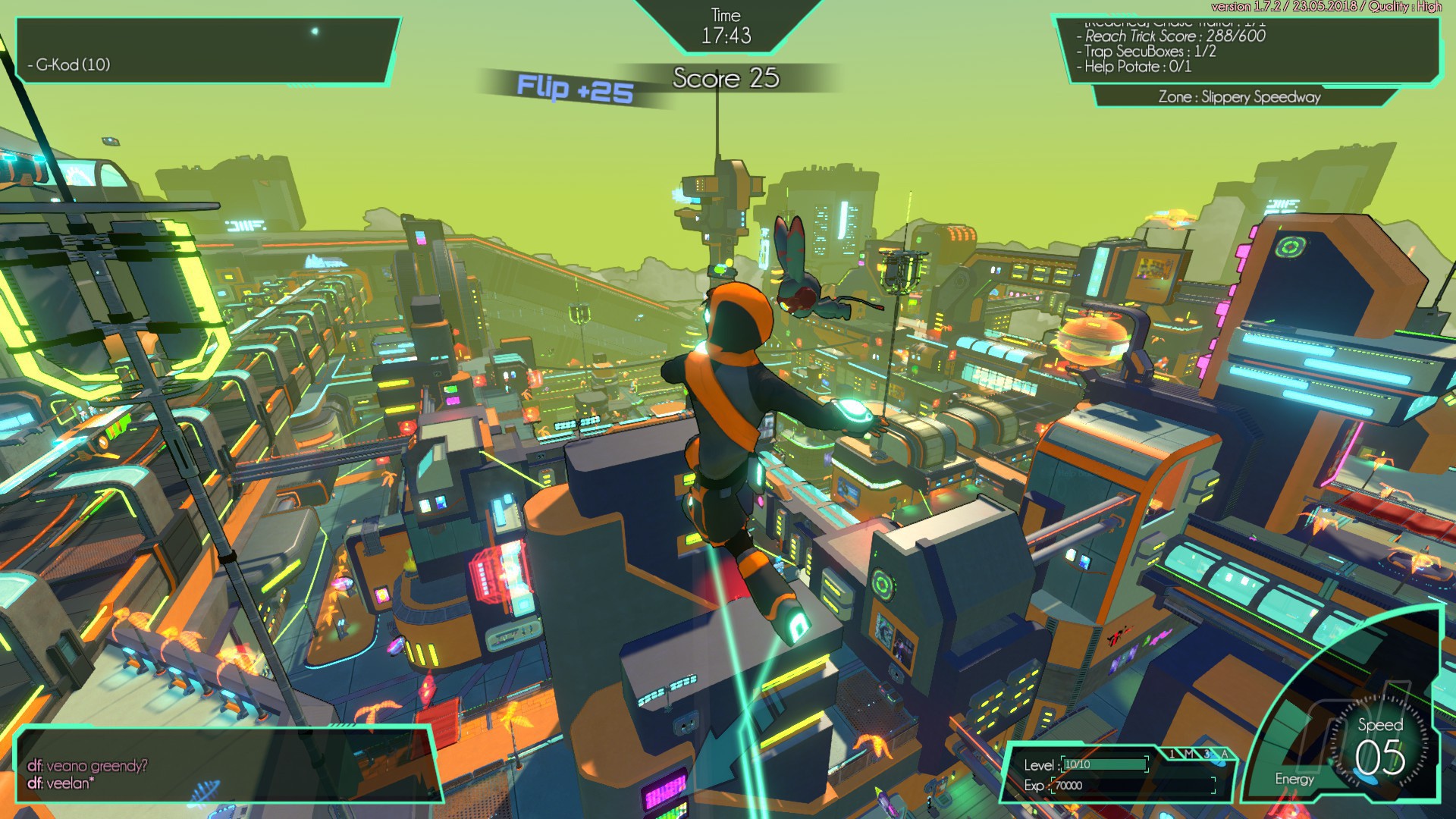Select the Reach Trick Score objective
This screenshot has width=1456, height=819.
(1174, 36)
